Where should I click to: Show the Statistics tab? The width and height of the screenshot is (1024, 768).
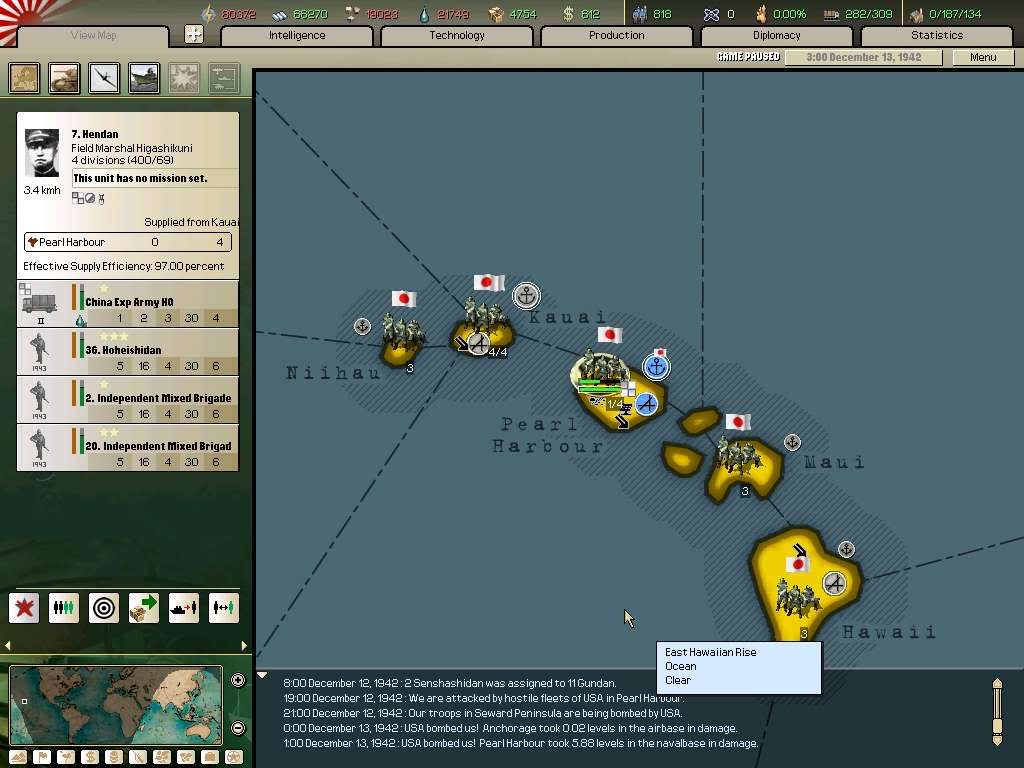937,36
